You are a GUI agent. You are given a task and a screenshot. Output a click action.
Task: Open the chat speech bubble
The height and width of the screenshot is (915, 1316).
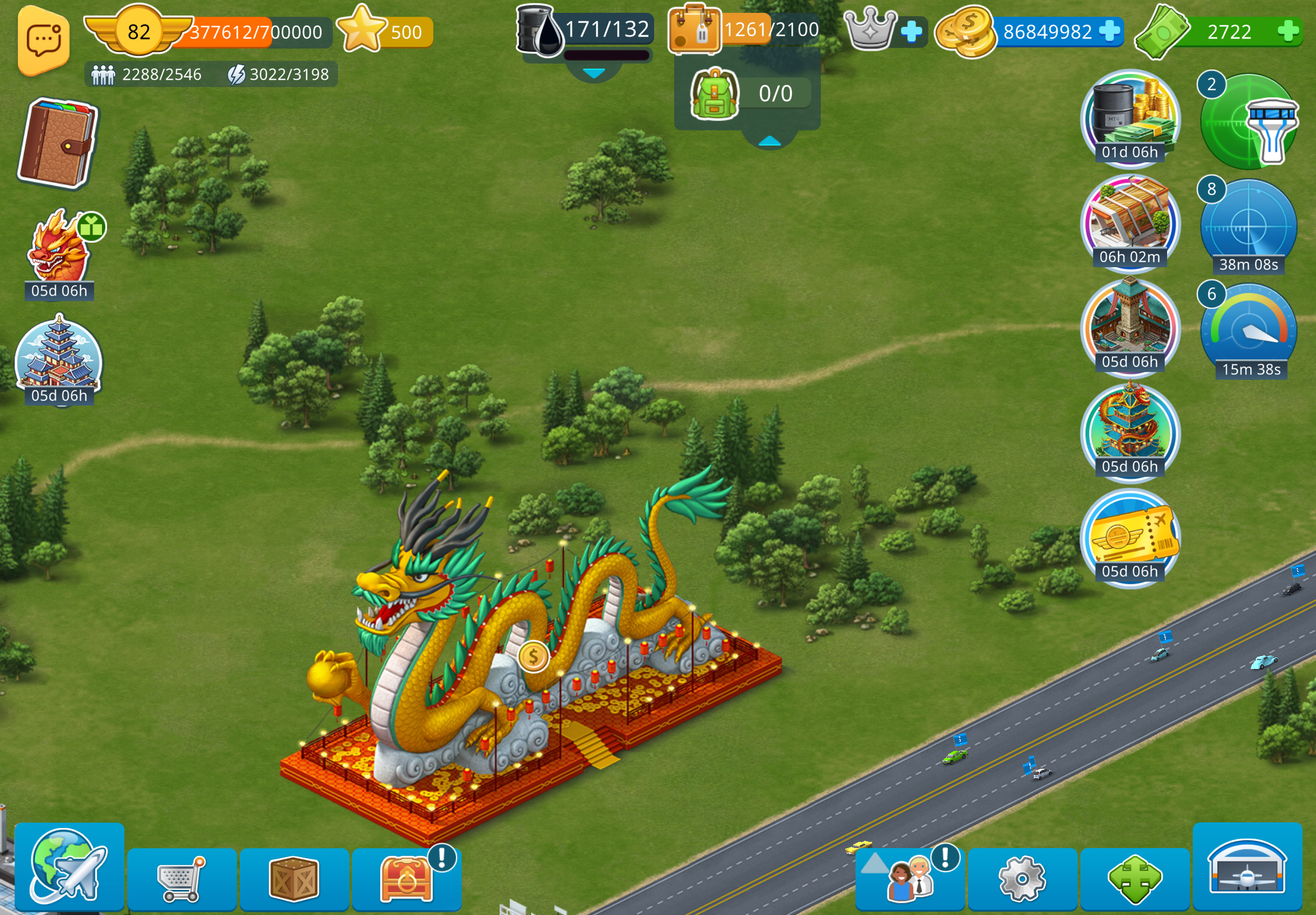pos(43,41)
